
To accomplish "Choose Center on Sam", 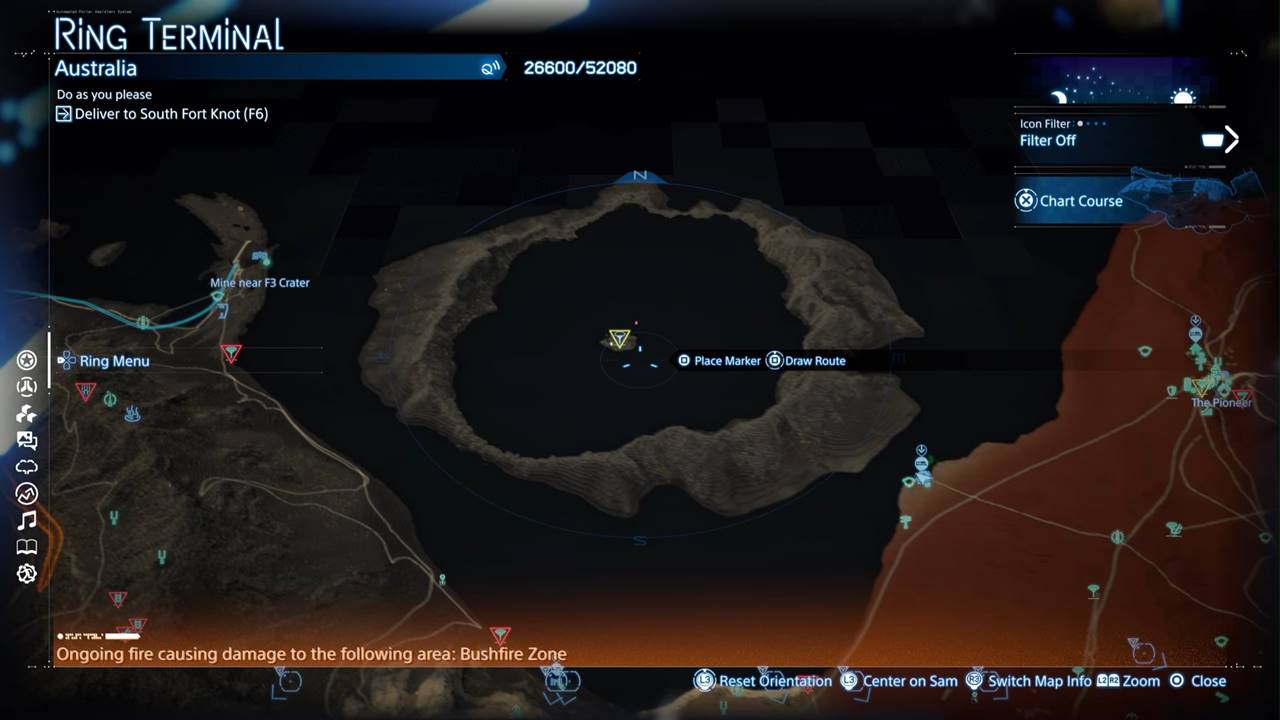I will (x=899, y=681).
